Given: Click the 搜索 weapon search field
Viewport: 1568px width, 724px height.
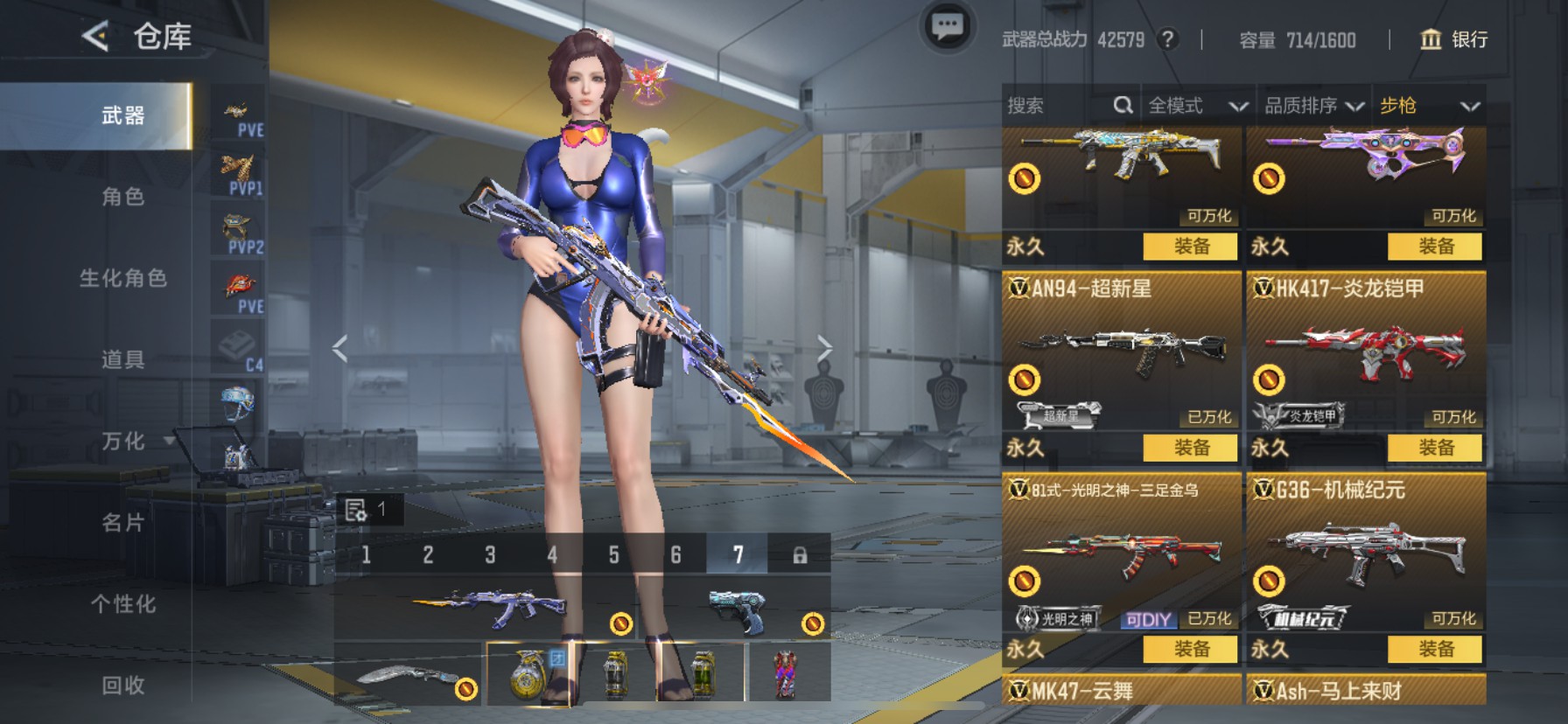Looking at the screenshot, I should [1059, 106].
